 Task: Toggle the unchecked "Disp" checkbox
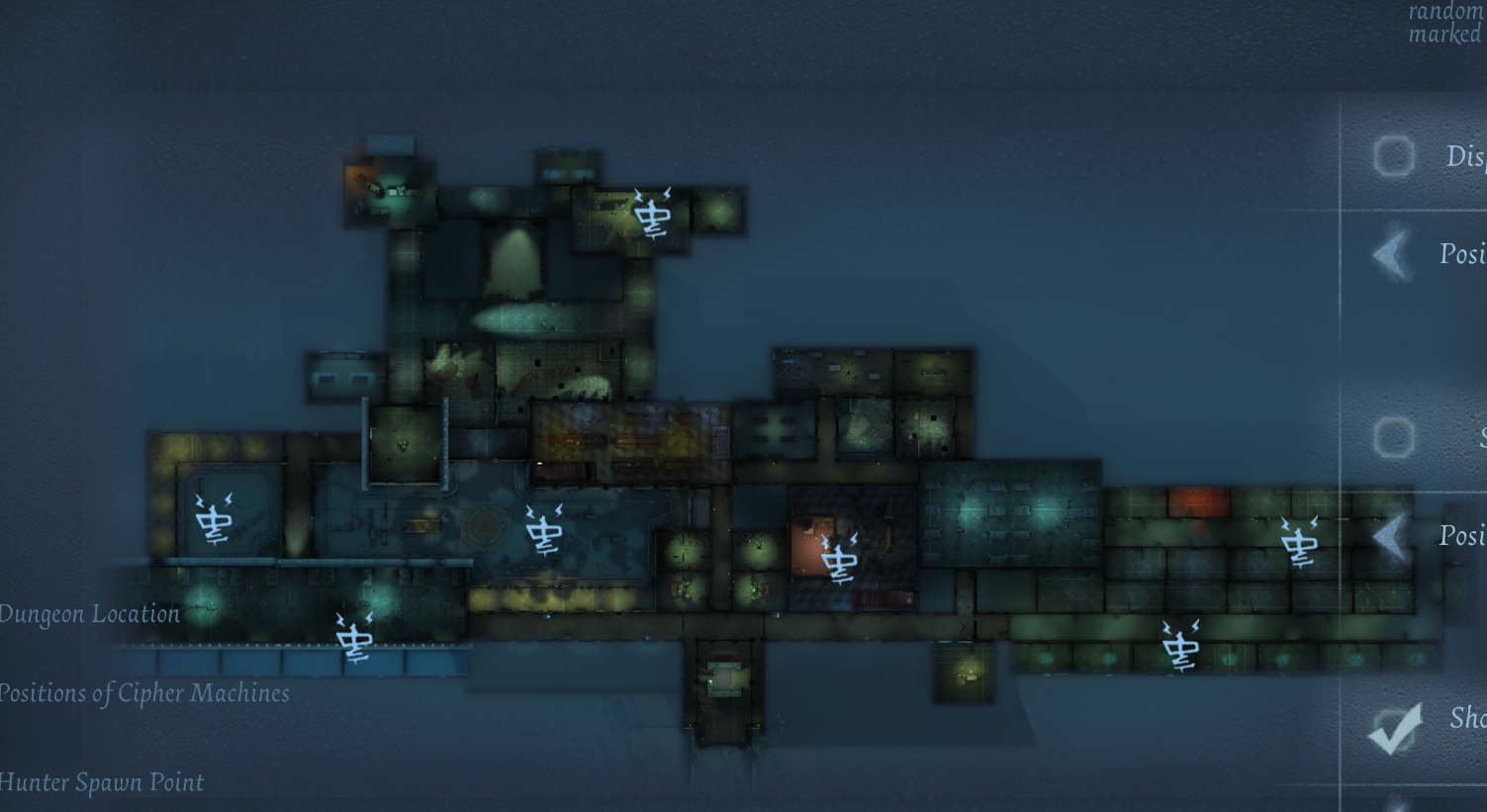pos(1394,156)
